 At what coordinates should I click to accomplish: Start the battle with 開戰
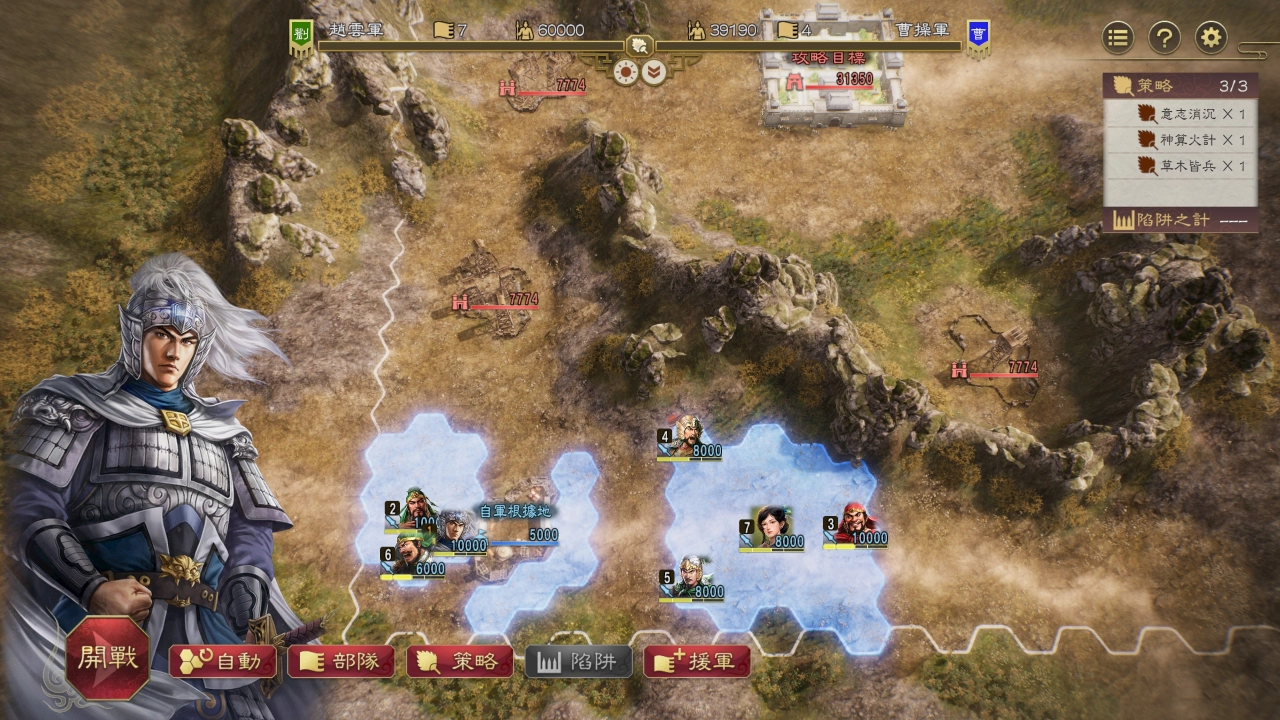coord(108,658)
